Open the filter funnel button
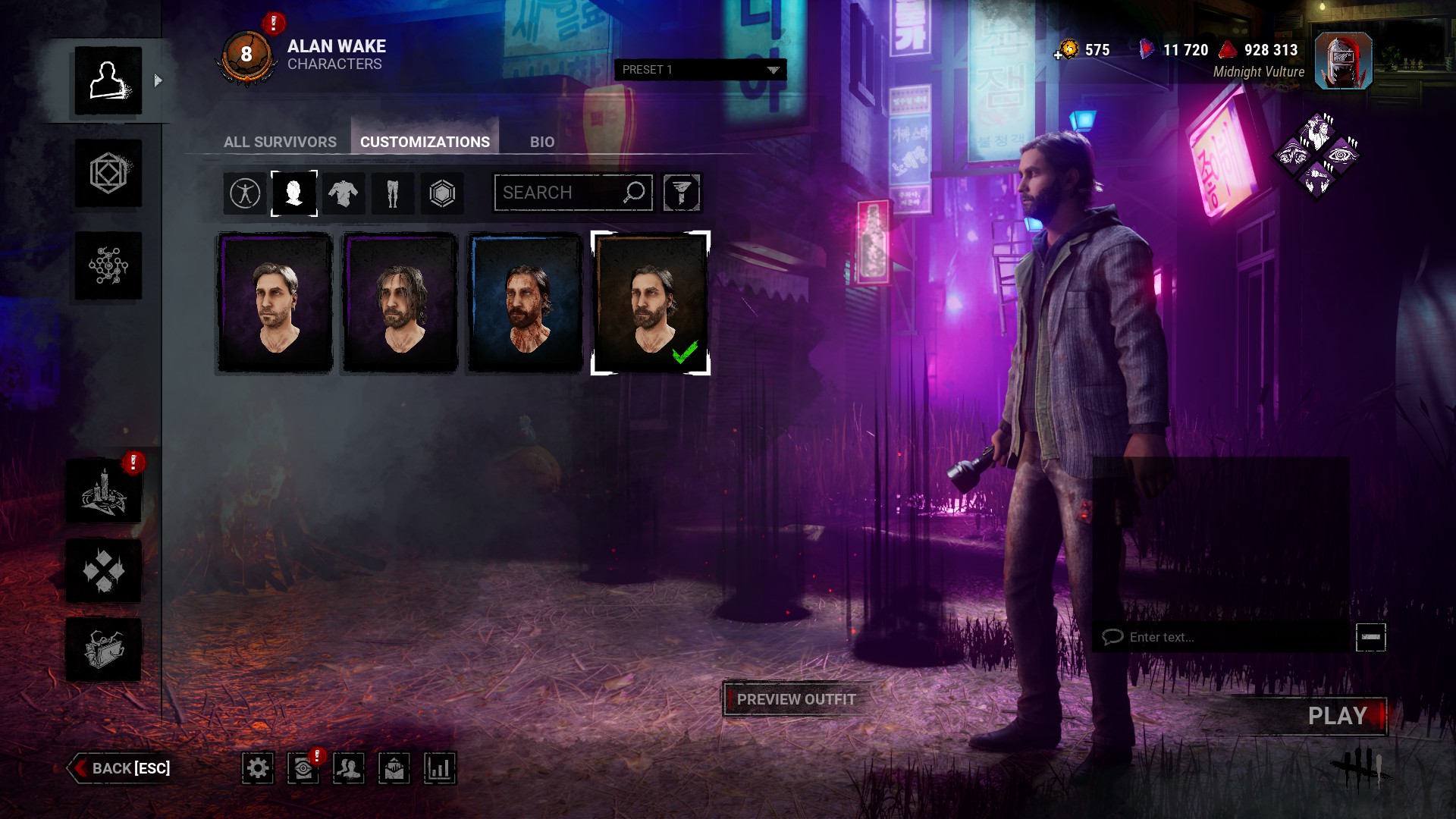Viewport: 1456px width, 819px height. coord(681,193)
